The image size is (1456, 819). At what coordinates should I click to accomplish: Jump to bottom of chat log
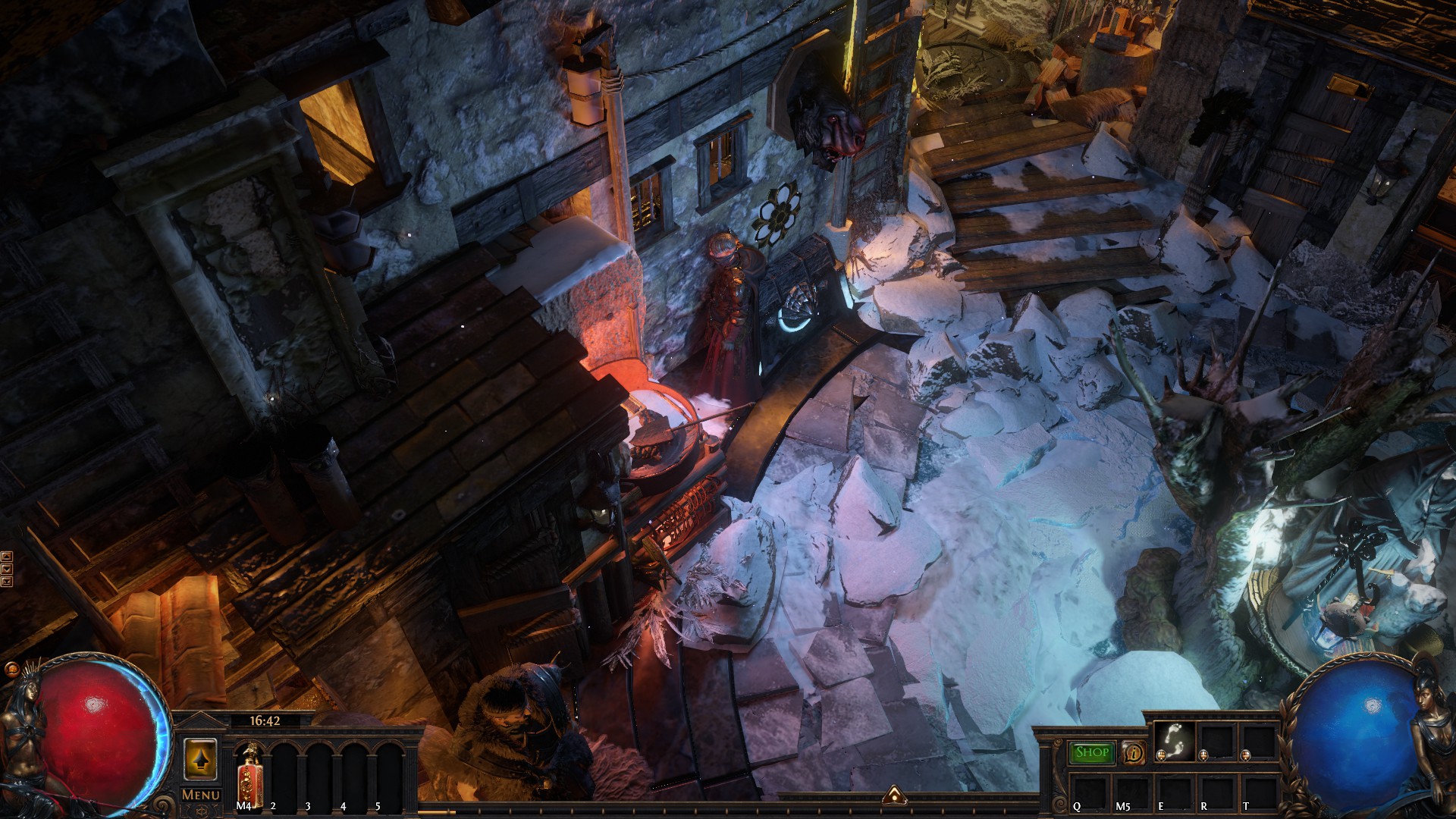click(7, 581)
